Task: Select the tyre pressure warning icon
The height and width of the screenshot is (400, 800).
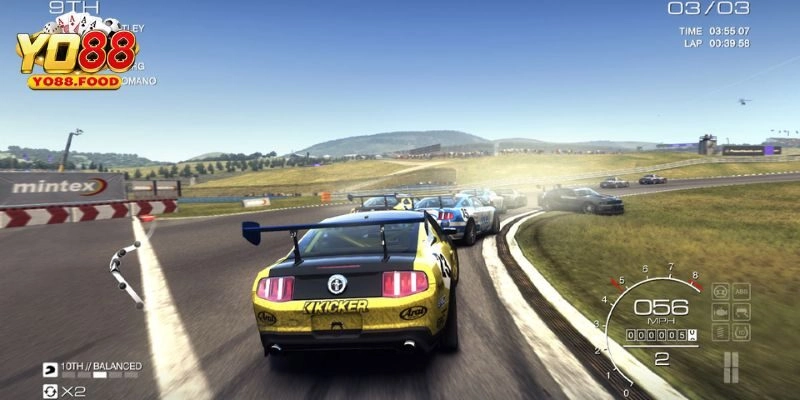Action: 739,331
